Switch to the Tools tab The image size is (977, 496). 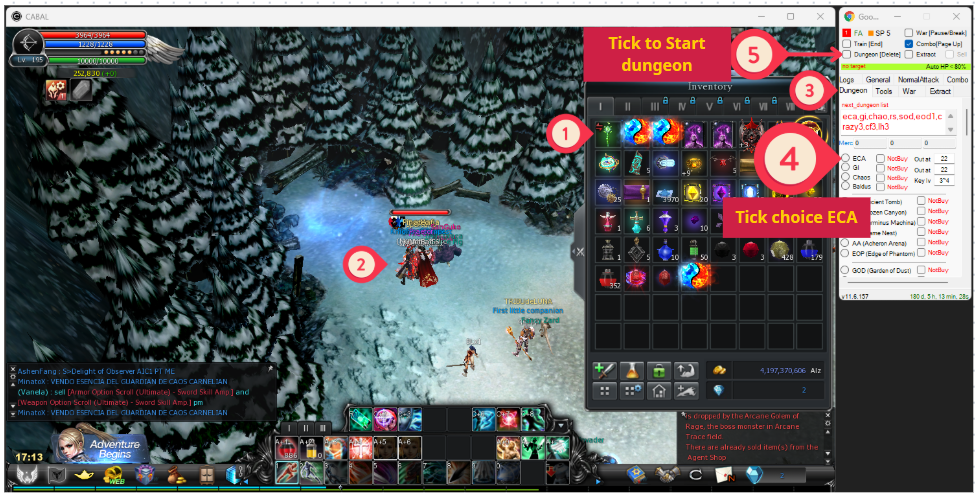pos(883,91)
